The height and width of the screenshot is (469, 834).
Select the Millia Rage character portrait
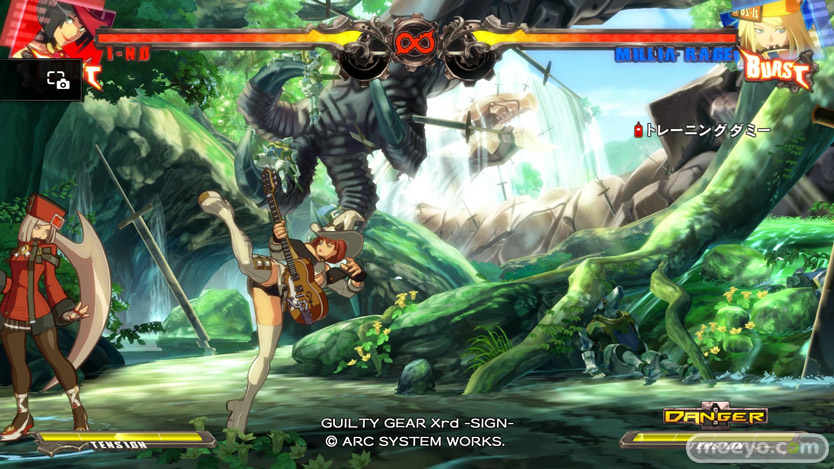tap(775, 28)
